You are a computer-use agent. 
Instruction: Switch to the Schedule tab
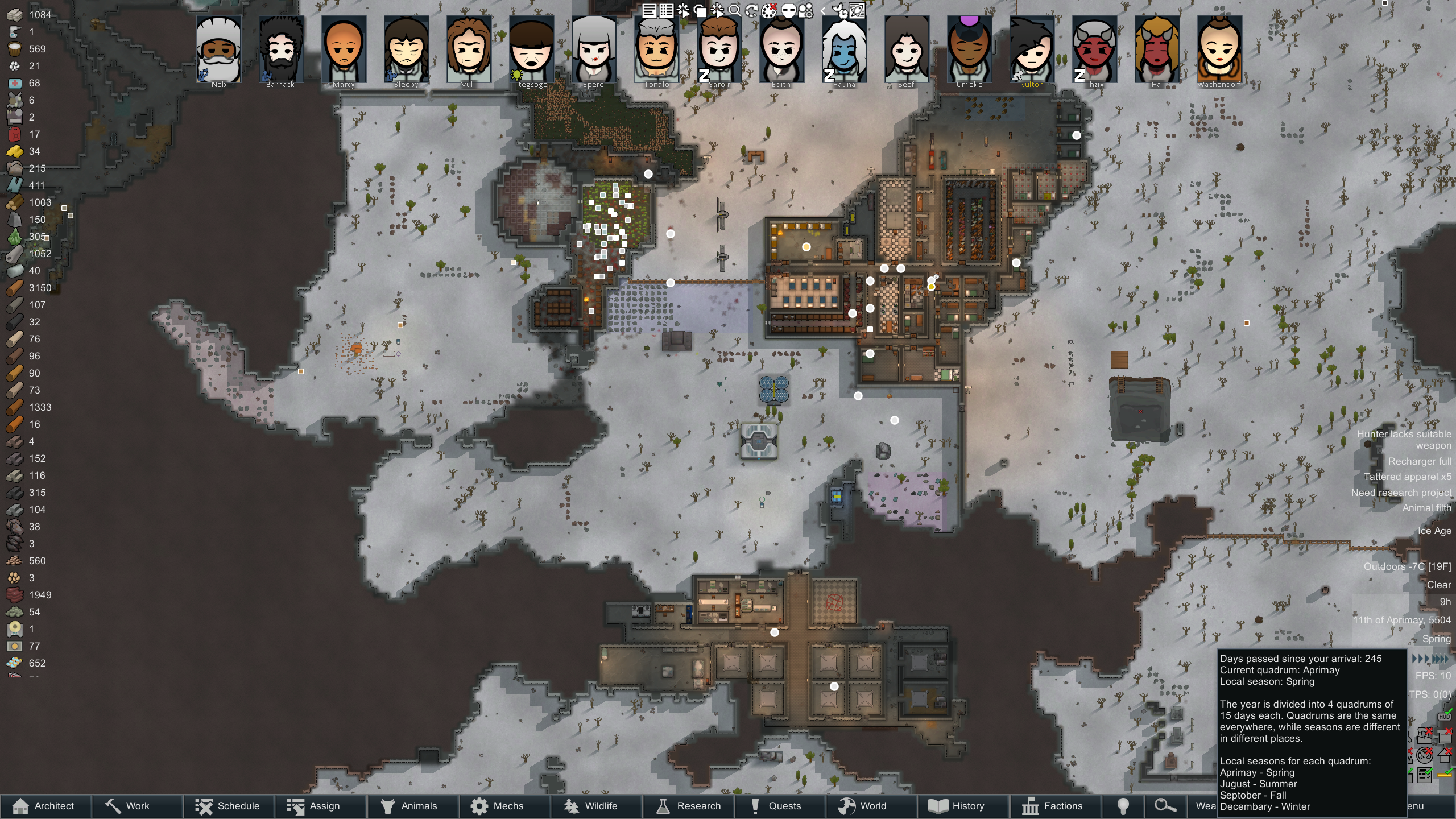pyautogui.click(x=228, y=806)
